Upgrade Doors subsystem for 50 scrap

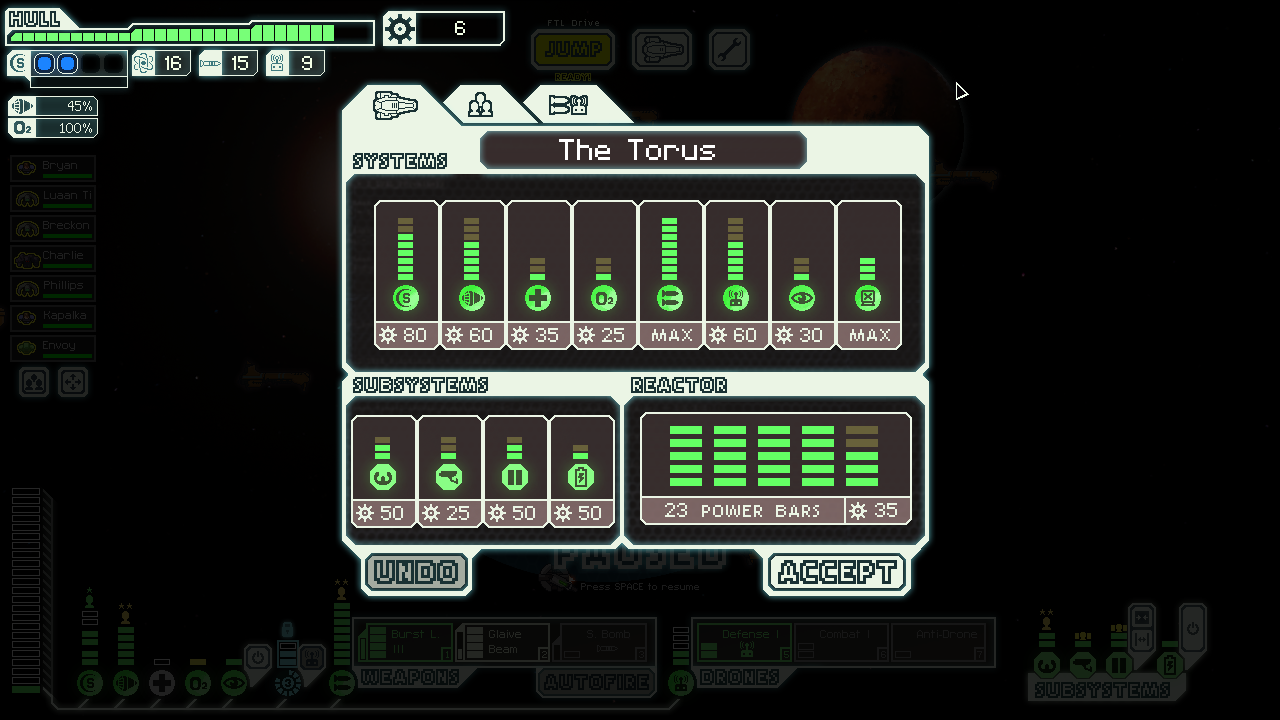tap(516, 470)
